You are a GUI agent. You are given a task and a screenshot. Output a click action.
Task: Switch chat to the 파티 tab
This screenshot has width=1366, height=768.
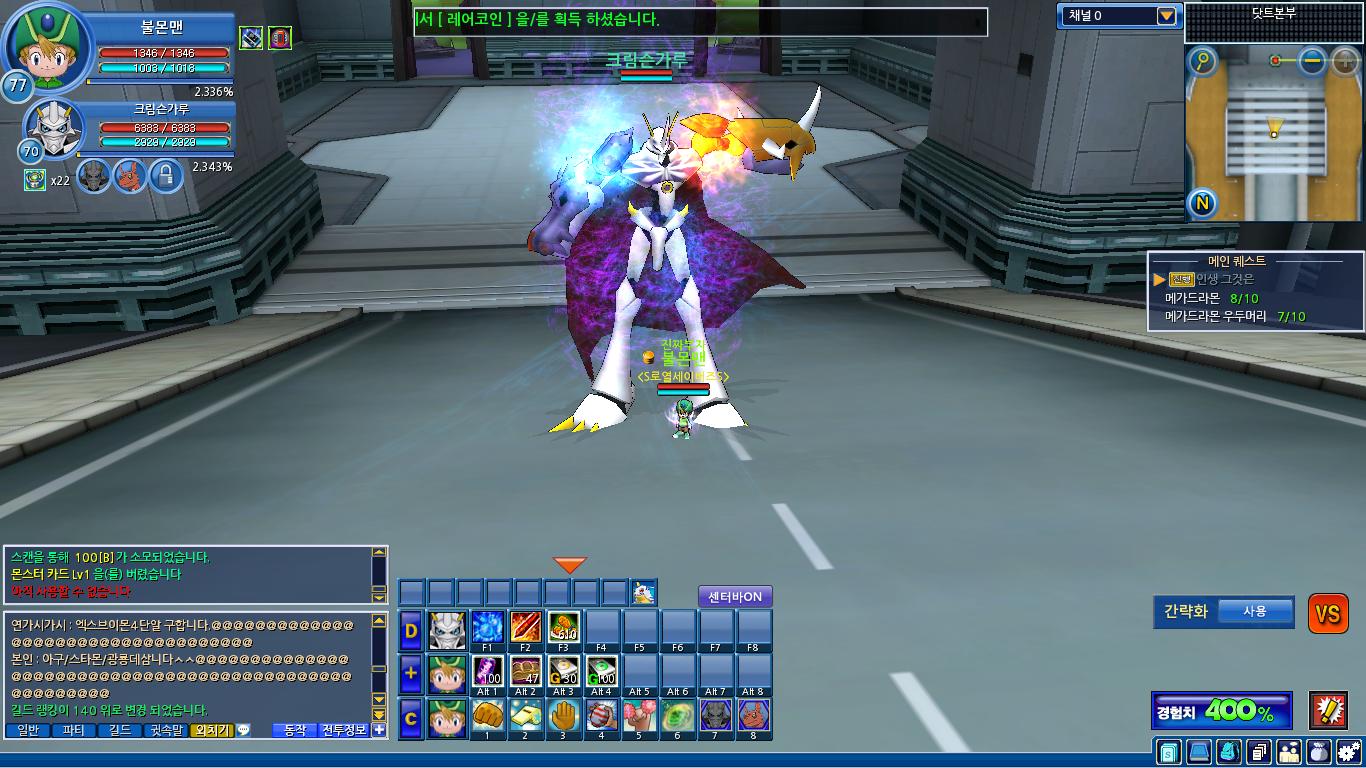point(73,730)
